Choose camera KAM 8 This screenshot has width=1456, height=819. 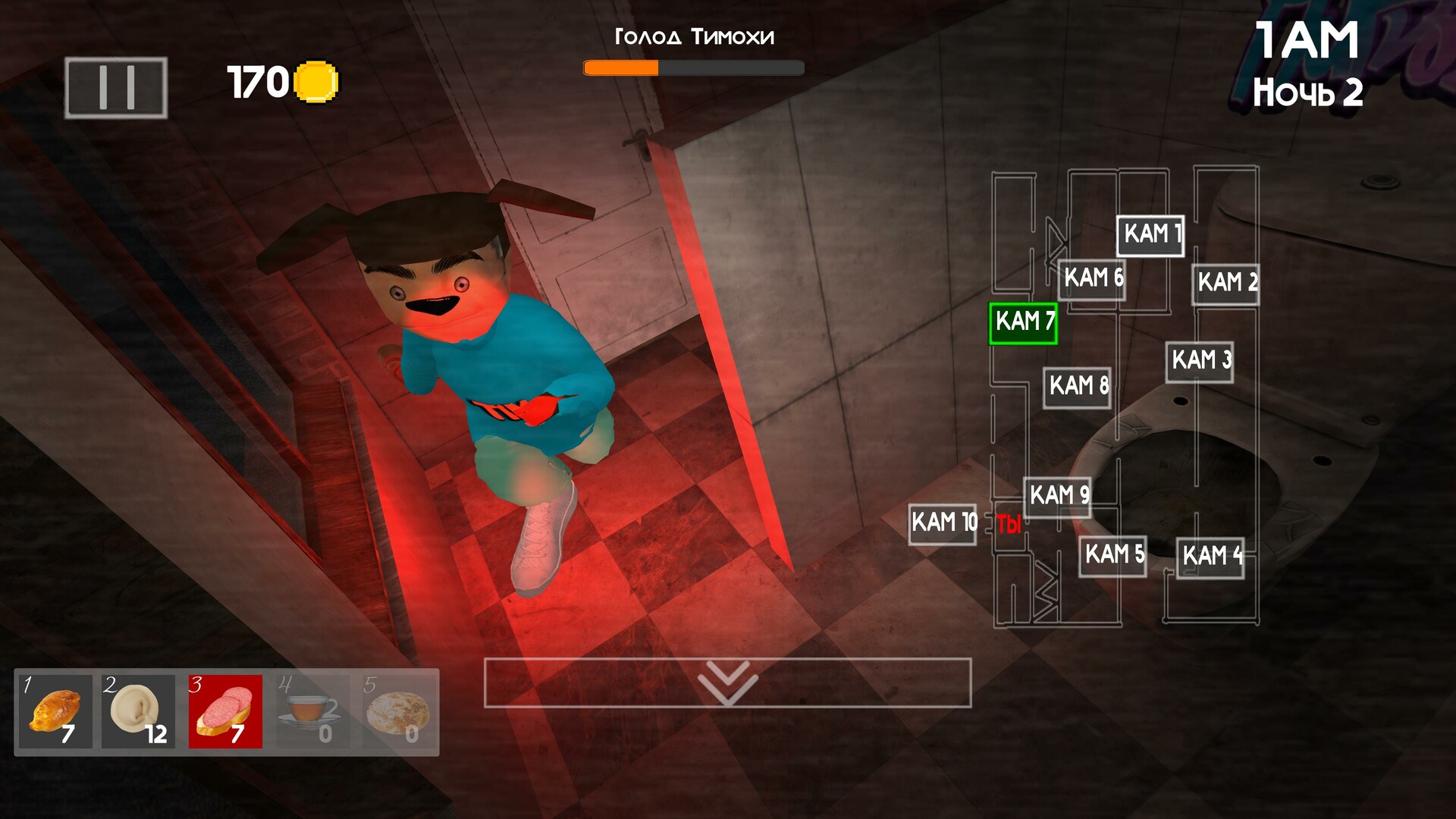1077,387
